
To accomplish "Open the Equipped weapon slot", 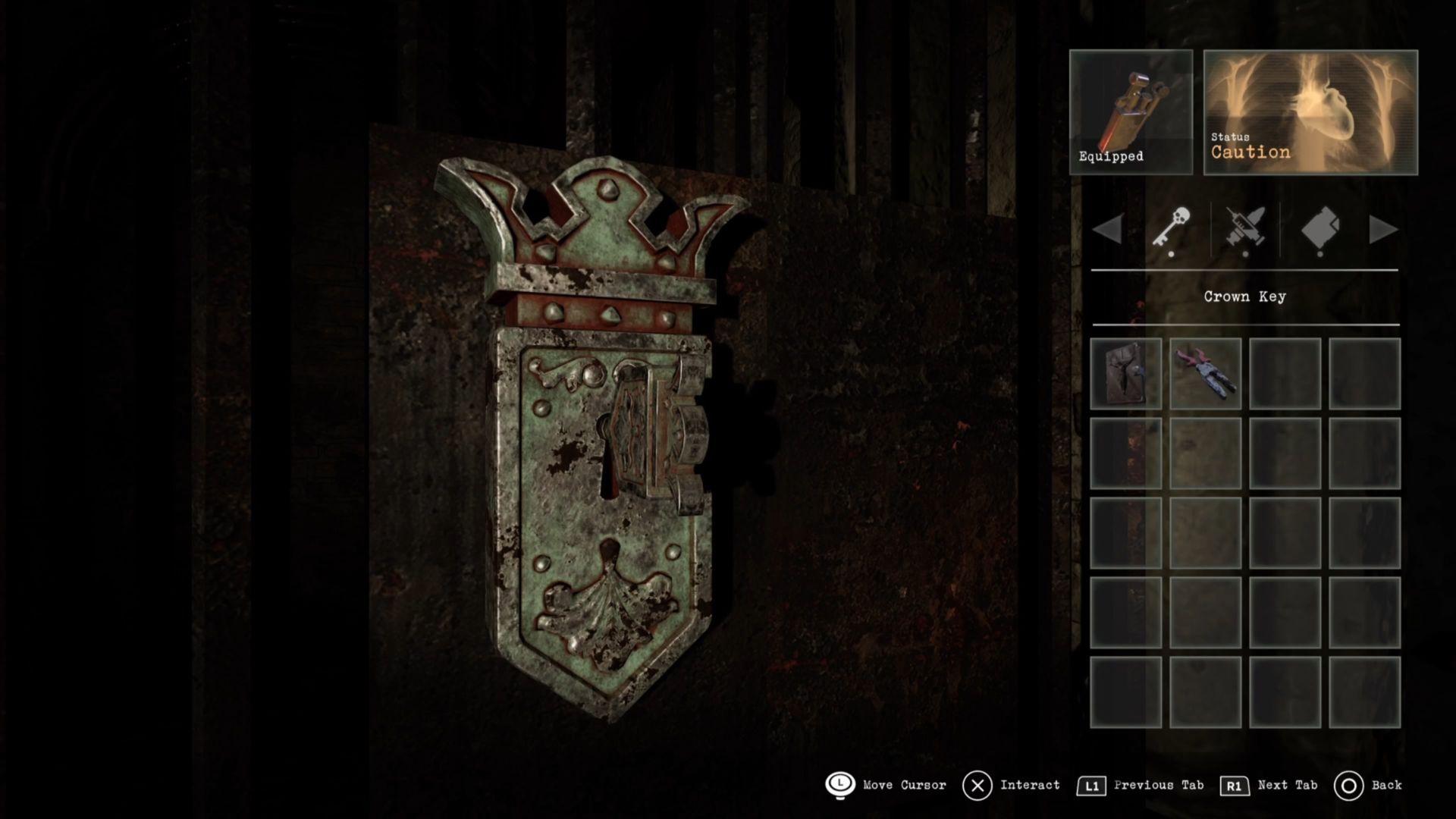I will click(1131, 112).
